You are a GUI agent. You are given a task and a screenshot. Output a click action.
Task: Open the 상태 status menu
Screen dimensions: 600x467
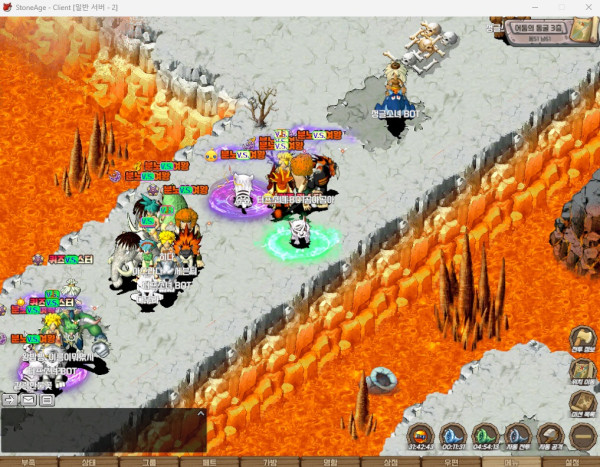click(x=88, y=462)
